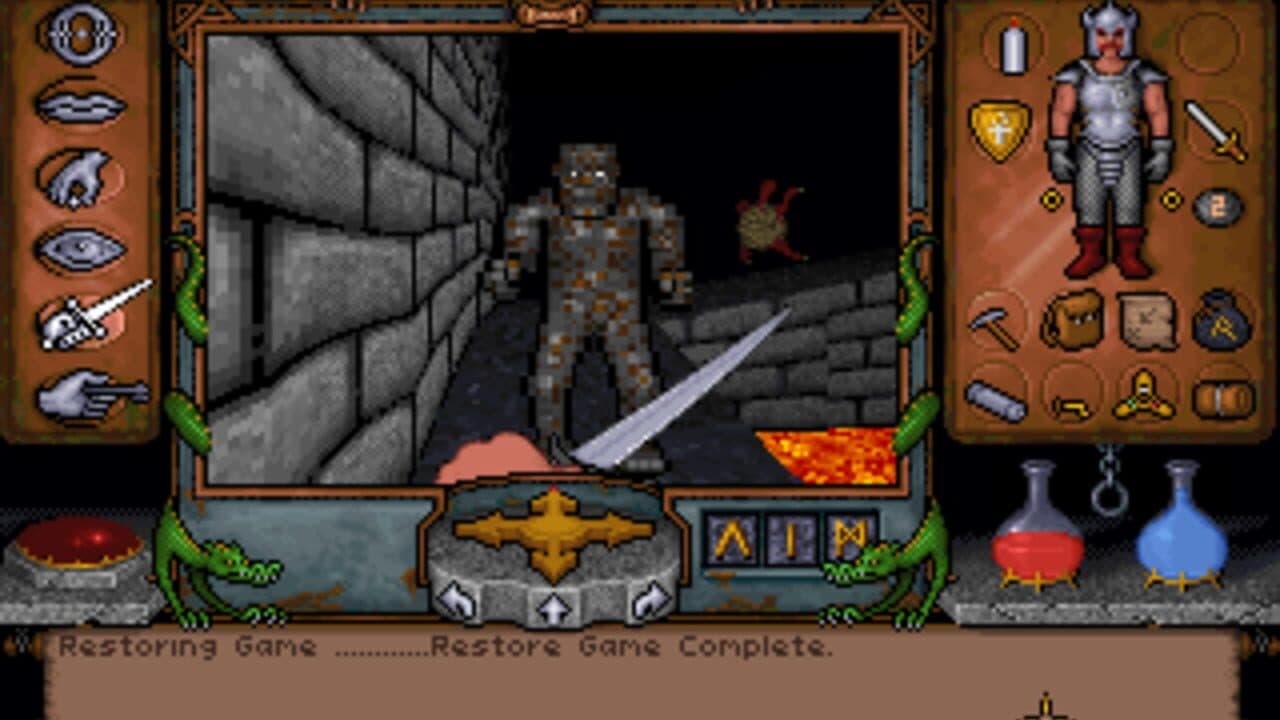Open the black rune bag in inventory

coord(1219,320)
